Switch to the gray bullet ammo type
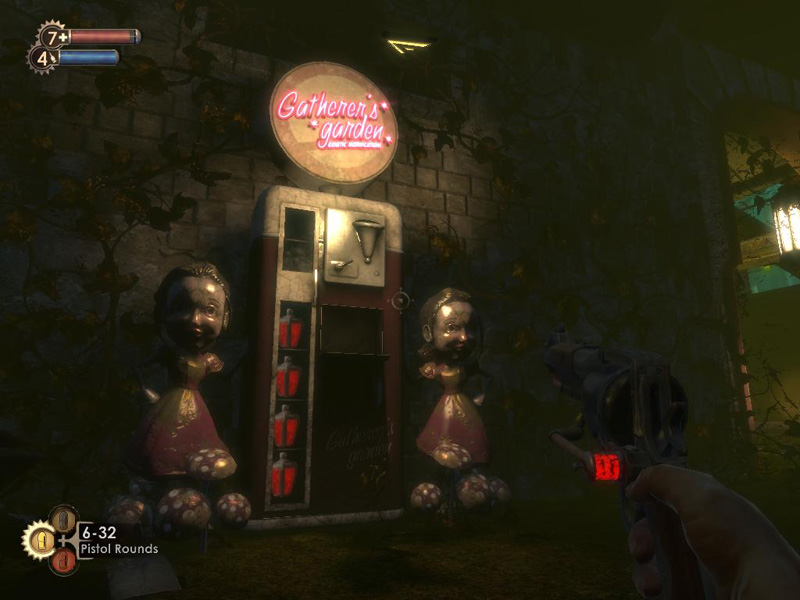 (62, 519)
